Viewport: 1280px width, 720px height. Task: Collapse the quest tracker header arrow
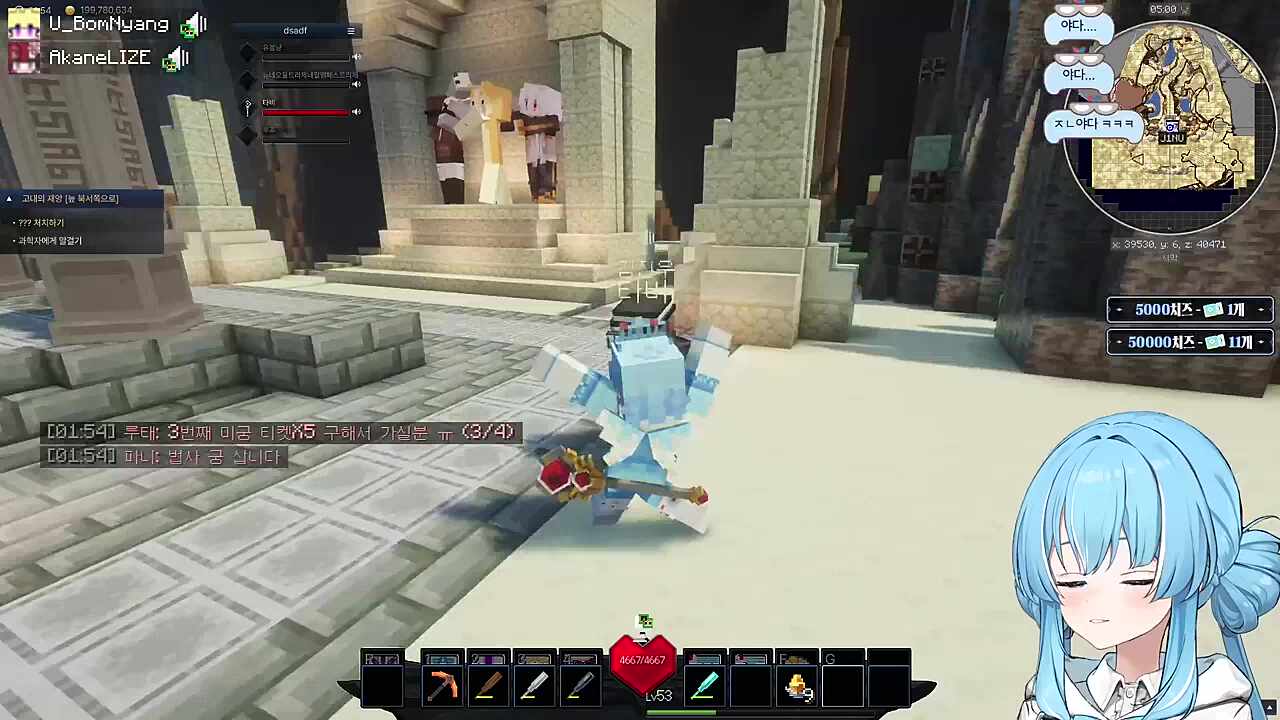(9, 199)
